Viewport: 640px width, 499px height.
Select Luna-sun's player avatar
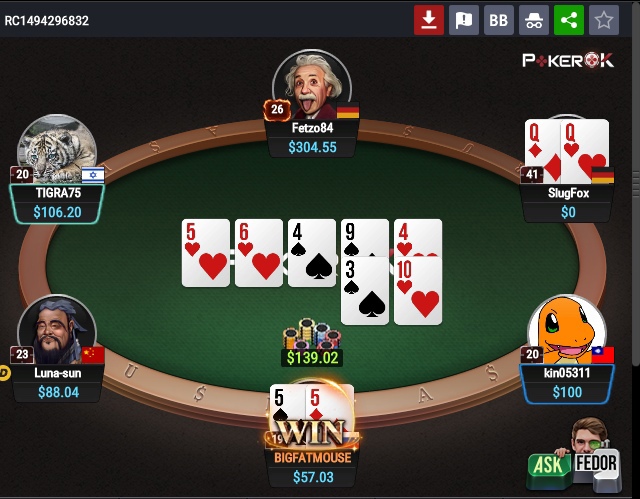tap(56, 328)
